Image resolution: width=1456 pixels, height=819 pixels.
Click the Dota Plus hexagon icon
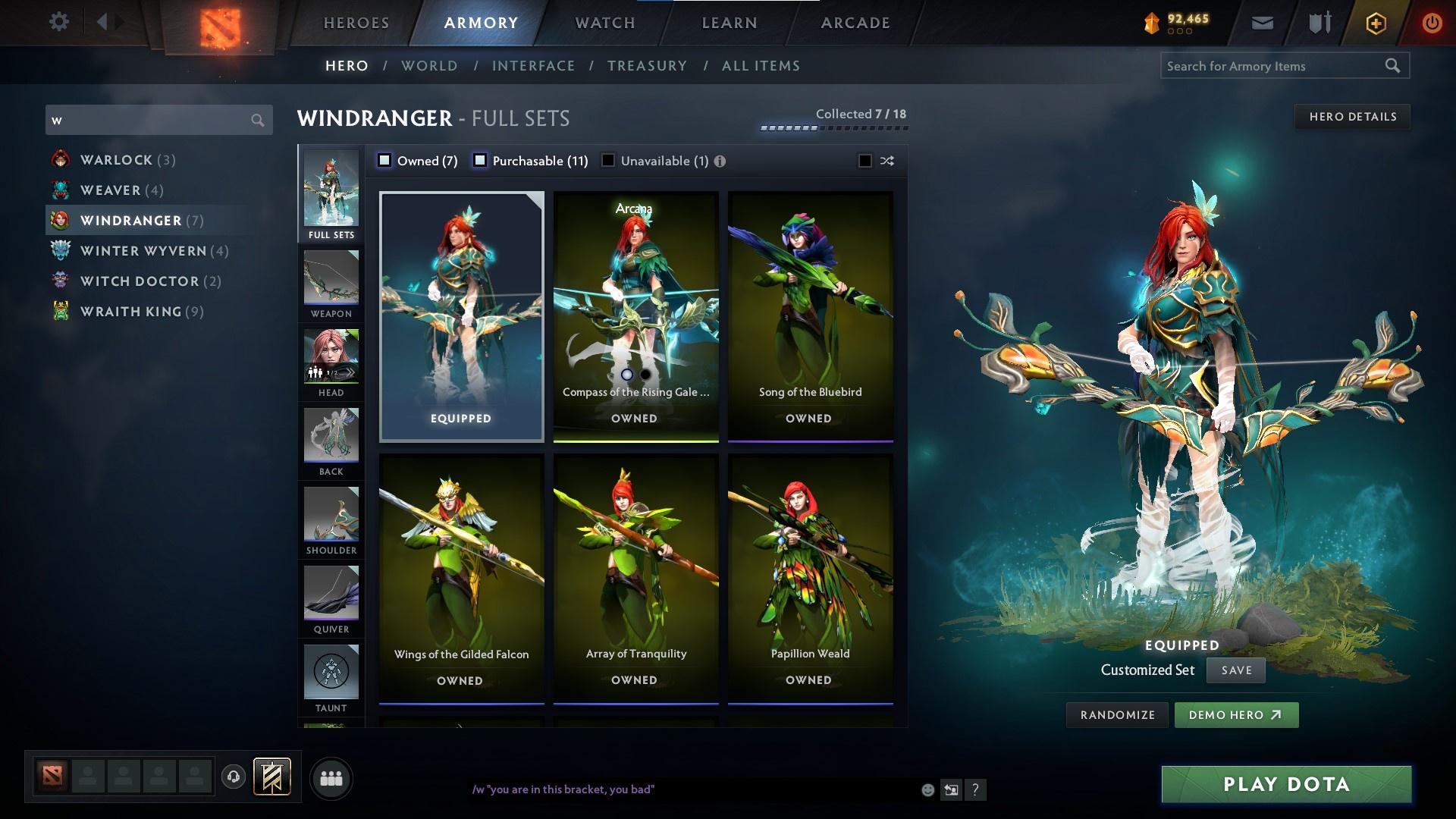click(x=1374, y=23)
